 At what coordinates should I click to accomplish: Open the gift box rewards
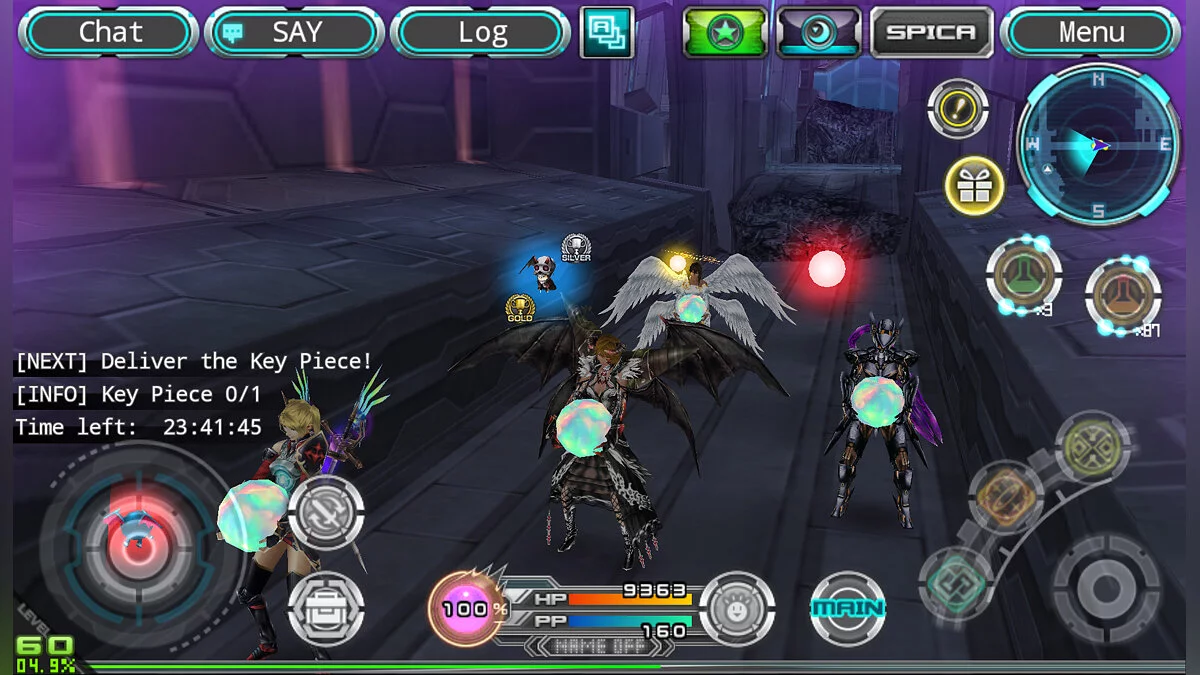point(974,186)
